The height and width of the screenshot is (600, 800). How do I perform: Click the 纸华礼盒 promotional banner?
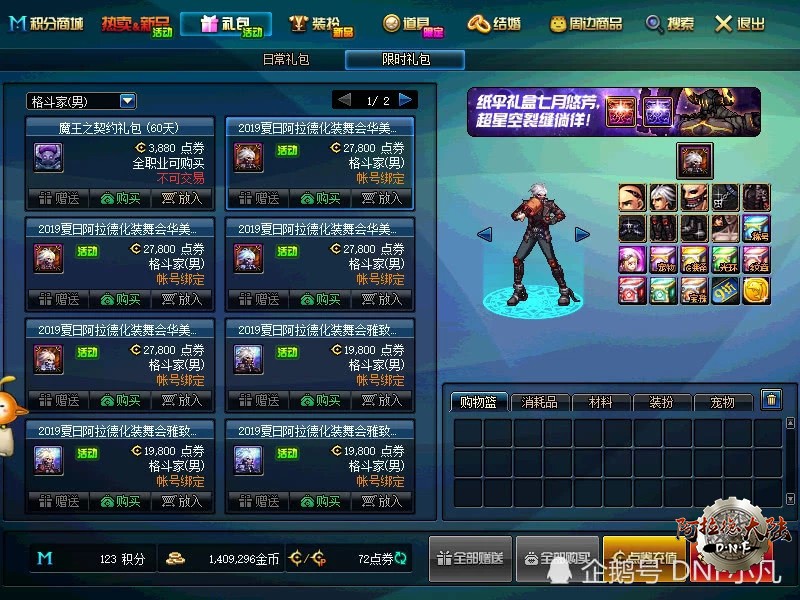[x=613, y=111]
